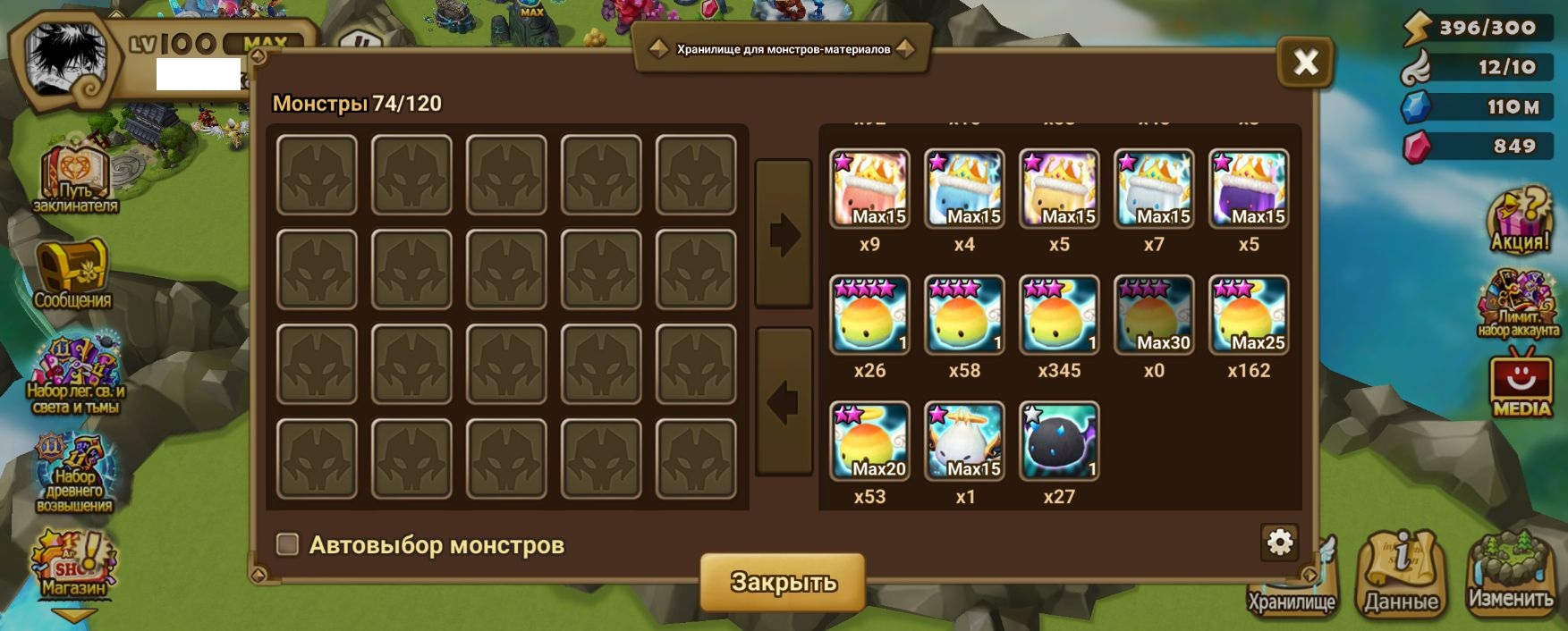
Task: Select the Rainbowmon stack with x345 count
Action: [x=1059, y=315]
